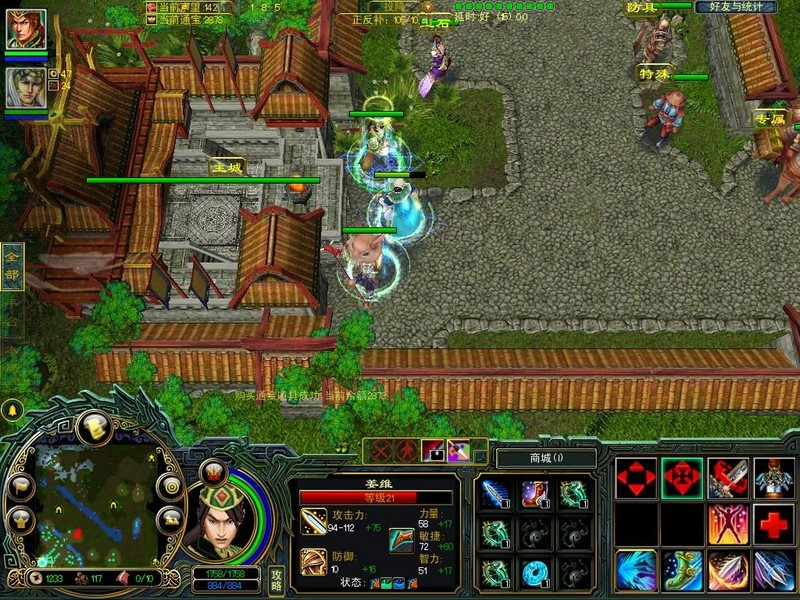
Task: Toggle the minimap flag signal button
Action: (x=20, y=487)
